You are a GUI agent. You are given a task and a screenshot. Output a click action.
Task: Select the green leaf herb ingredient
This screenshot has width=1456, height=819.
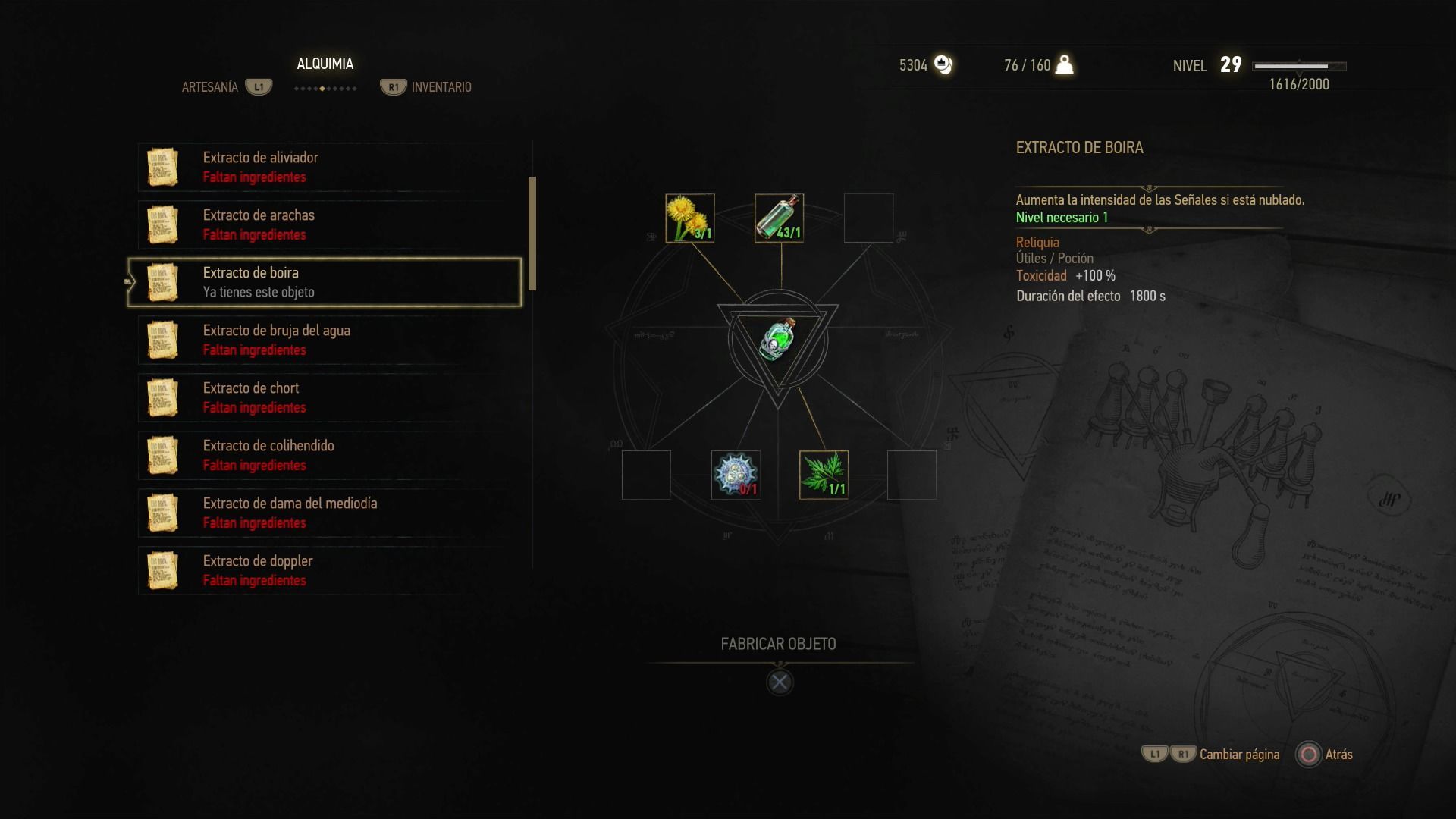point(824,475)
